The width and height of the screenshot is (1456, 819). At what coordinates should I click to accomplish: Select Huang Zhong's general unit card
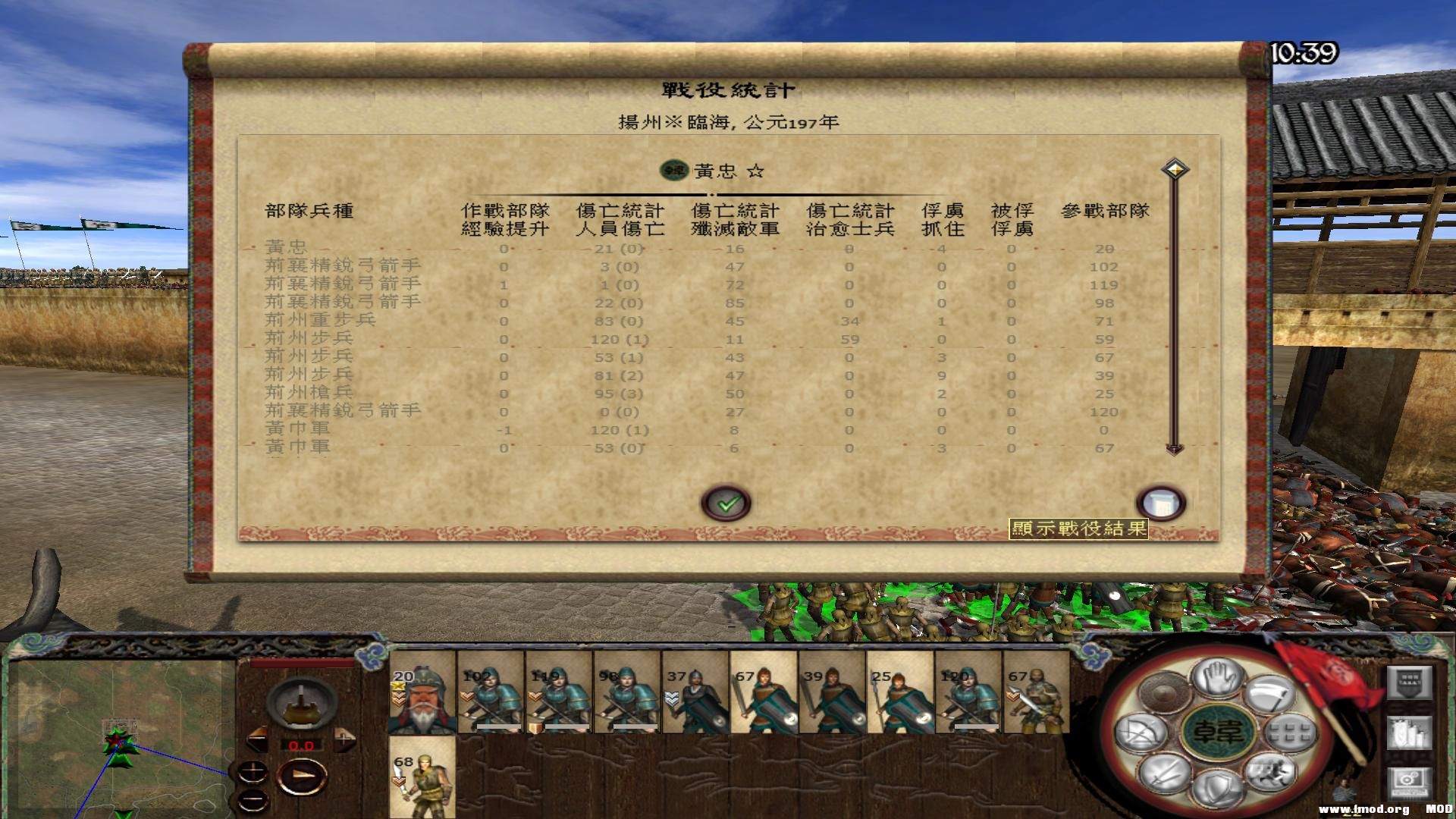(x=422, y=698)
